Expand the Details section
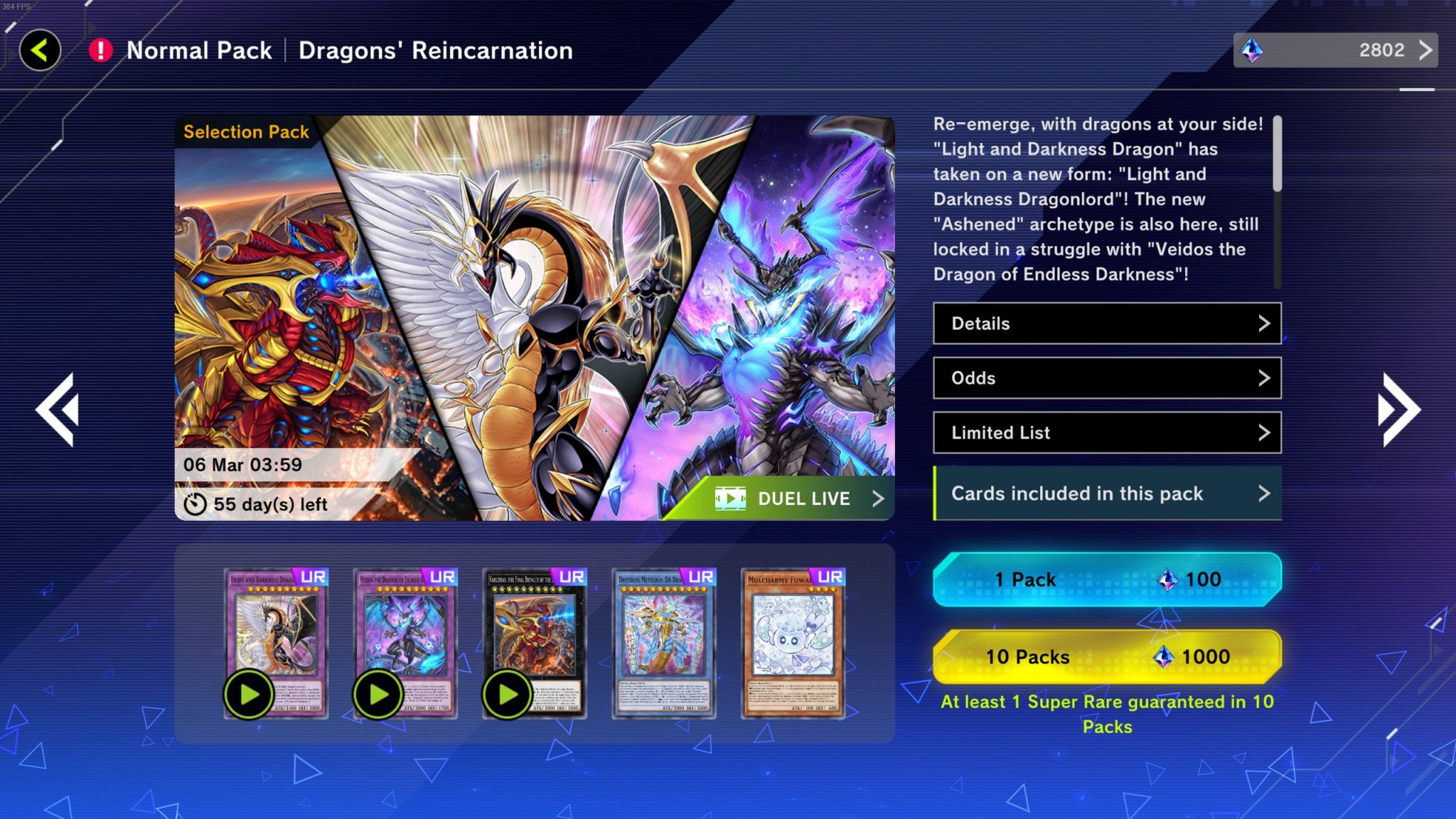 (x=1107, y=323)
